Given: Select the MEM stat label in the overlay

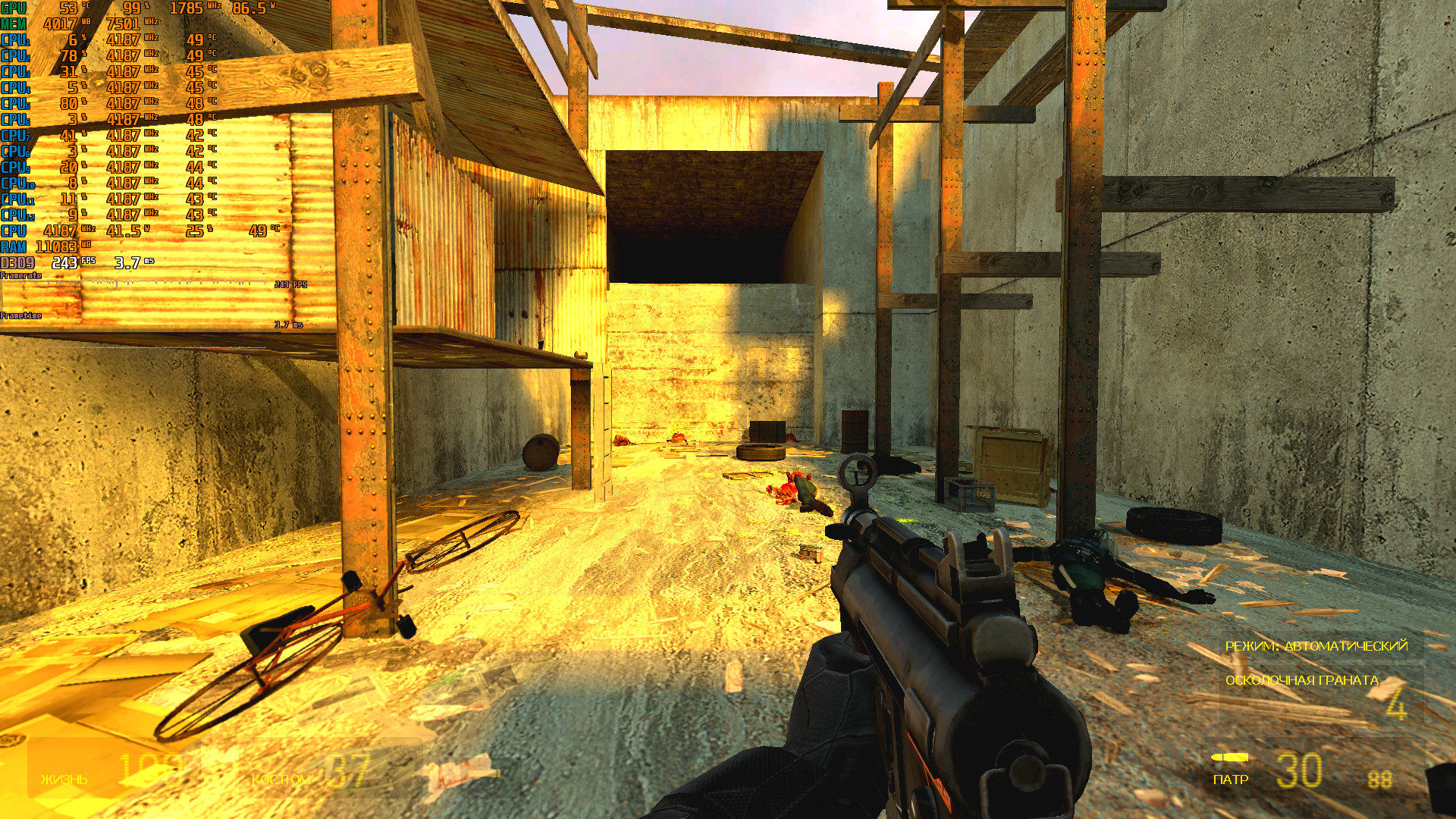Looking at the screenshot, I should click(15, 22).
